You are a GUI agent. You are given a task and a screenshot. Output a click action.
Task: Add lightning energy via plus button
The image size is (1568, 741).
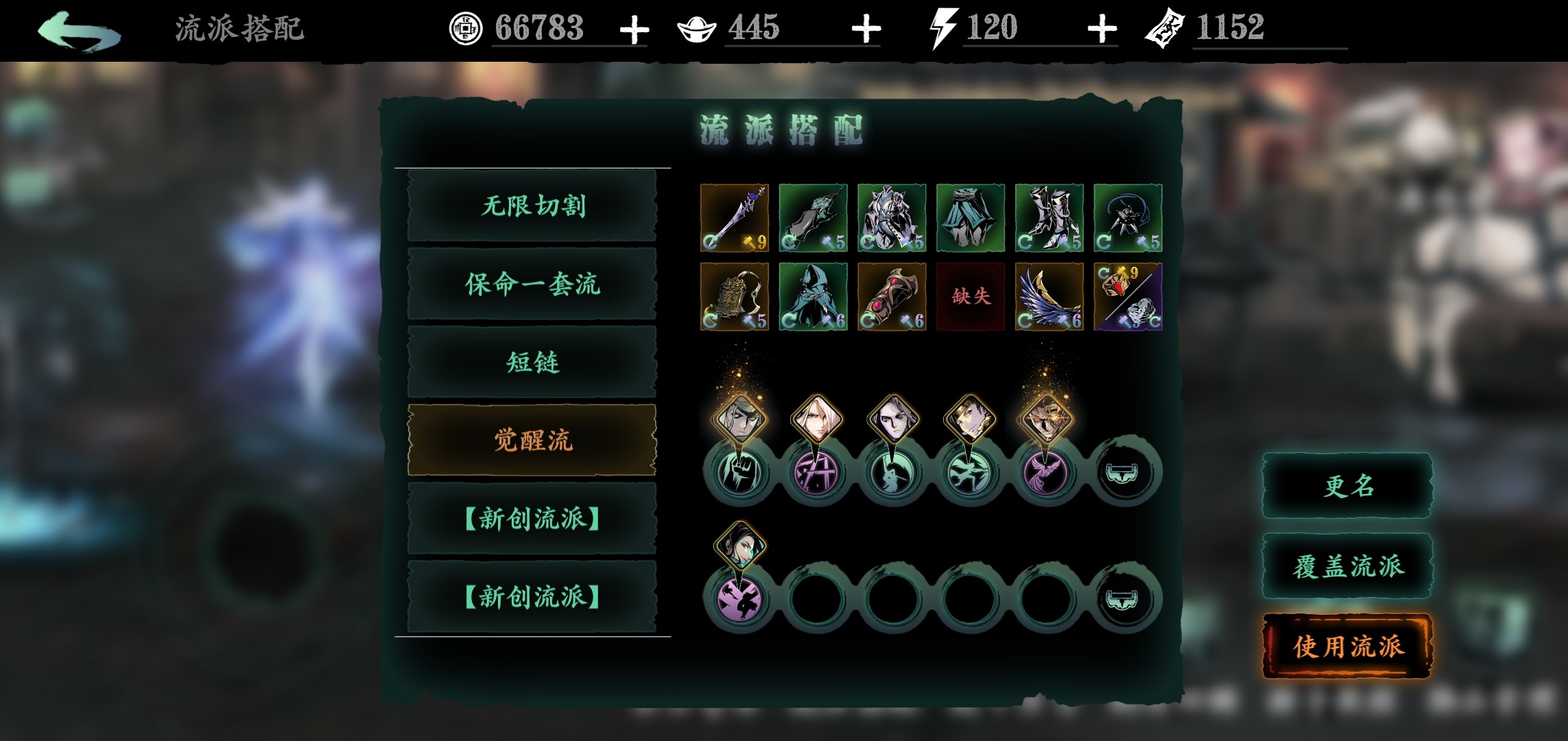[x=1101, y=30]
